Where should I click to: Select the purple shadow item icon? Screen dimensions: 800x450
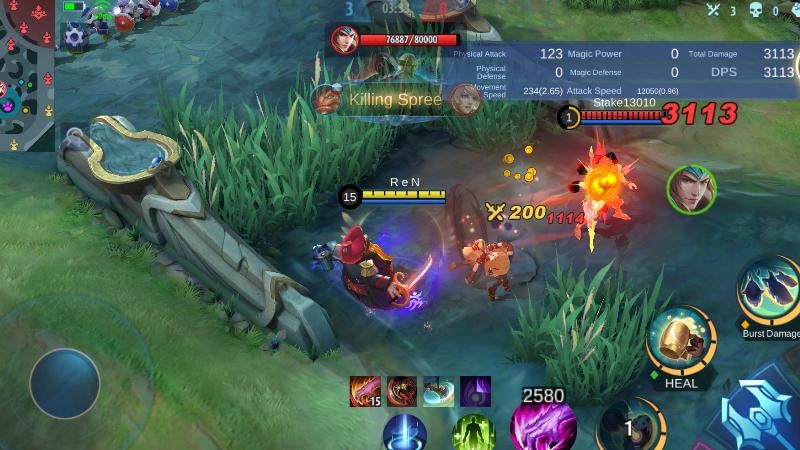click(x=475, y=391)
